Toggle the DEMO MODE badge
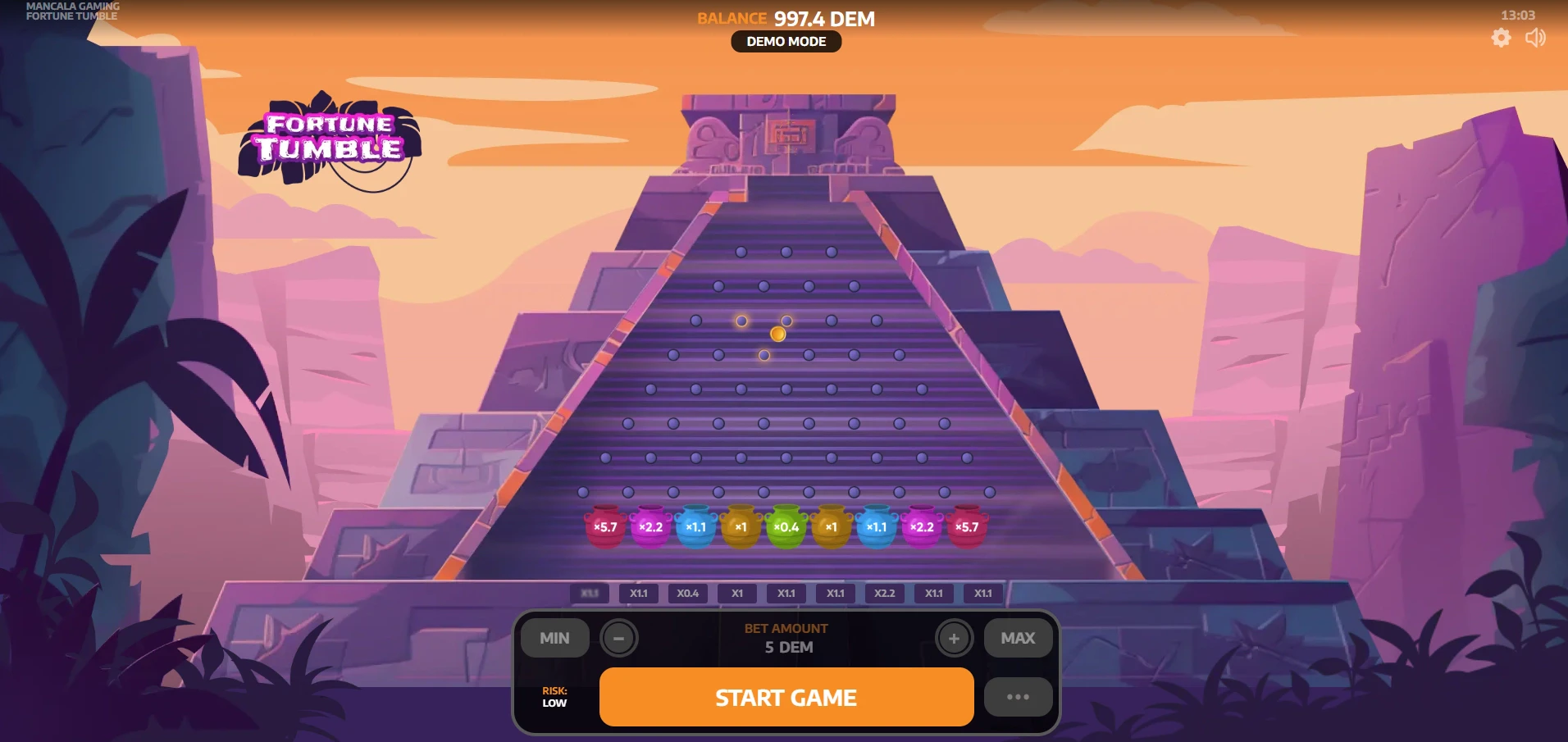Viewport: 1568px width, 742px height. pos(786,41)
